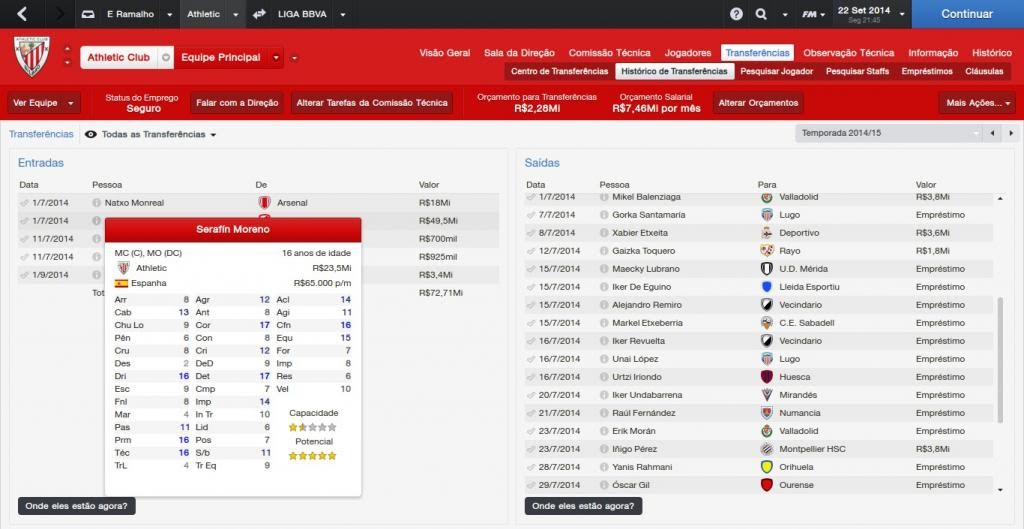1024x529 pixels.
Task: Click the Continuar button
Action: coord(967,14)
